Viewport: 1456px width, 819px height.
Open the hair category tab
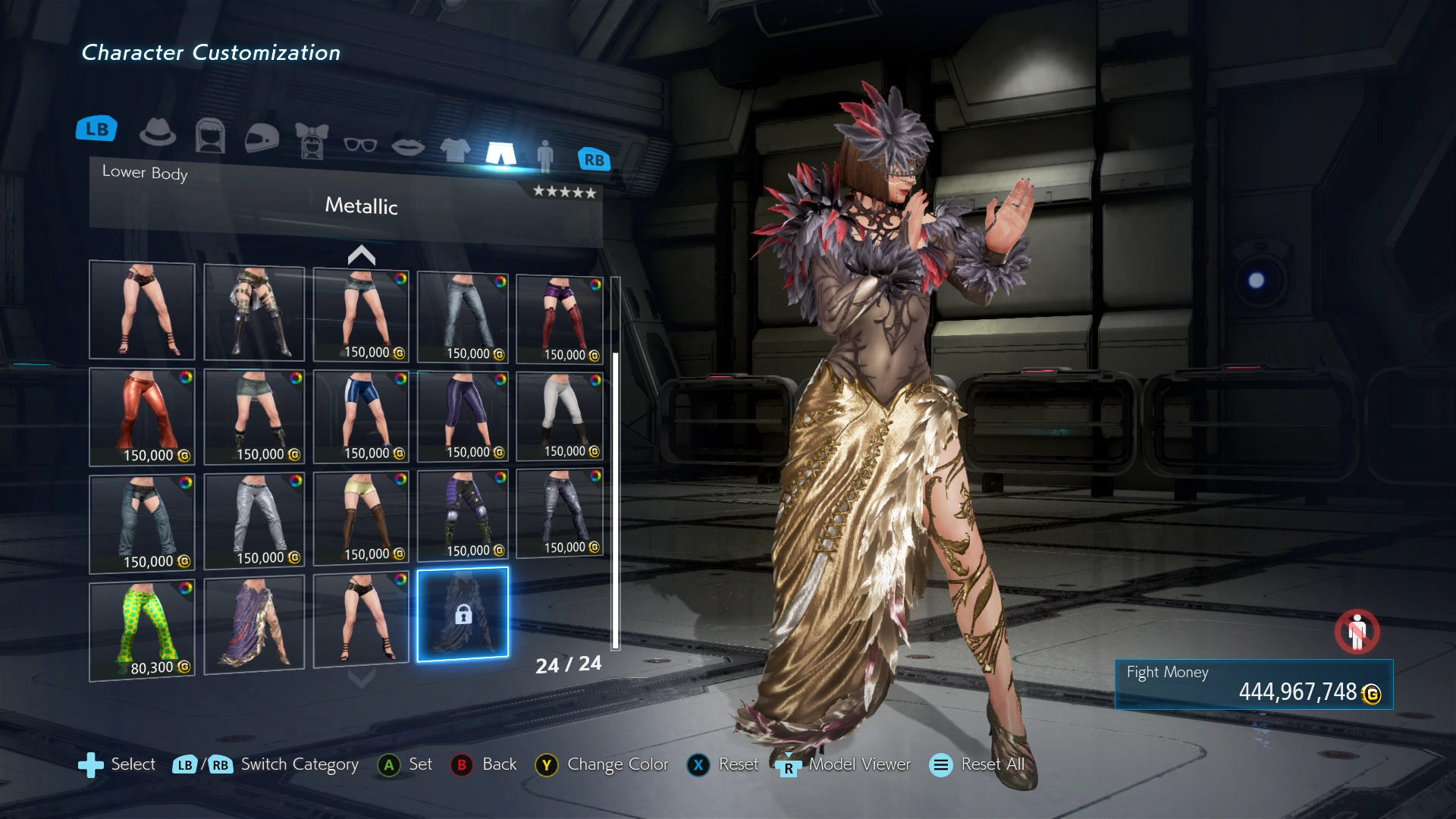click(210, 136)
